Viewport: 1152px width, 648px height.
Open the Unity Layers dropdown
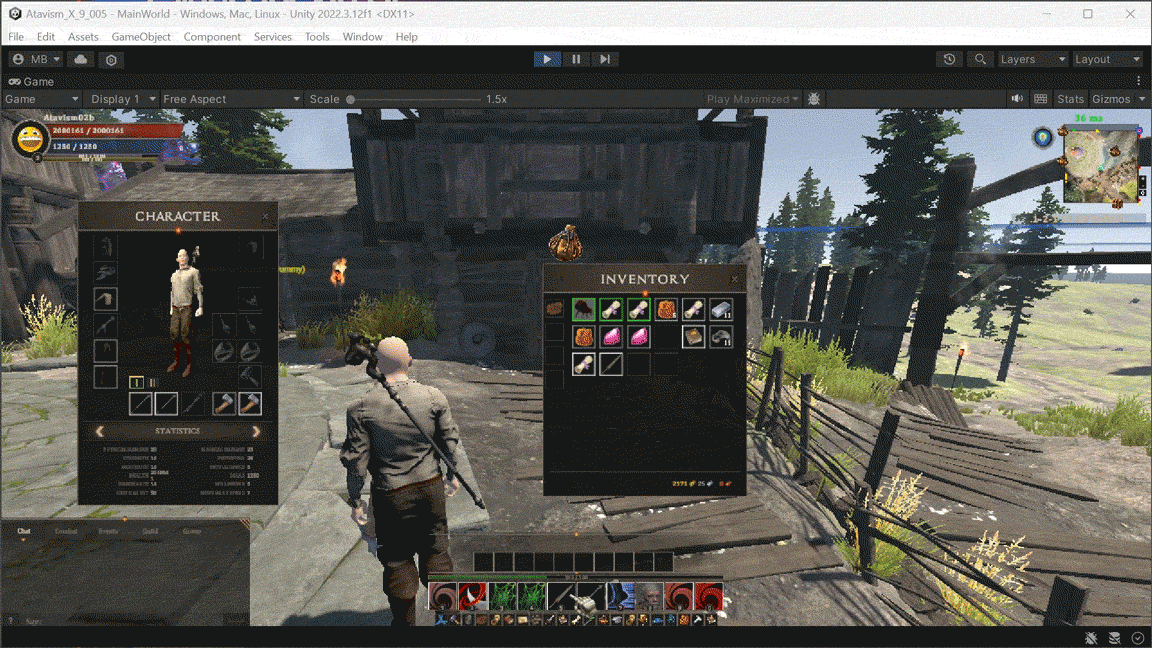(1033, 59)
